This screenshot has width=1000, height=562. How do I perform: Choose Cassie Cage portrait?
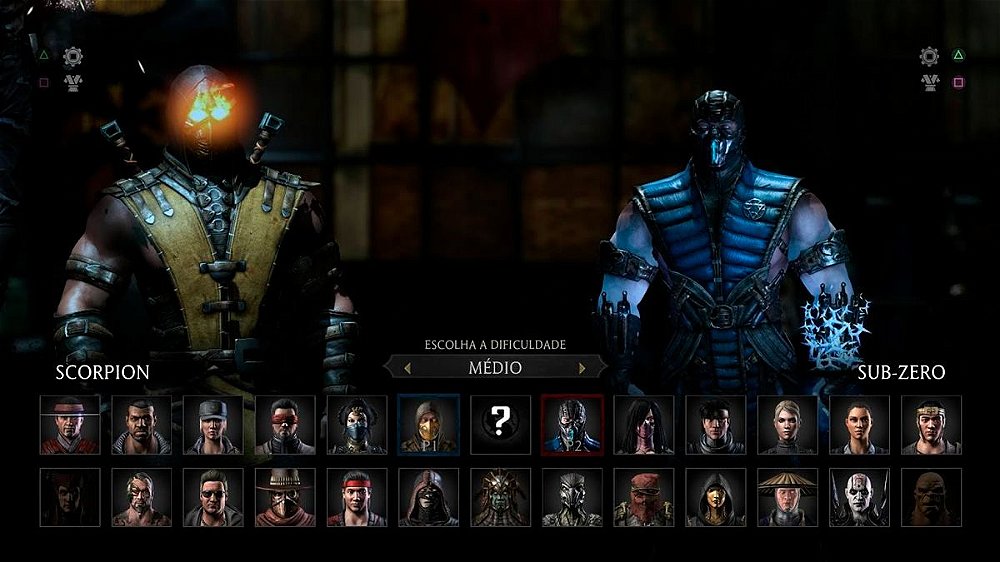point(787,425)
